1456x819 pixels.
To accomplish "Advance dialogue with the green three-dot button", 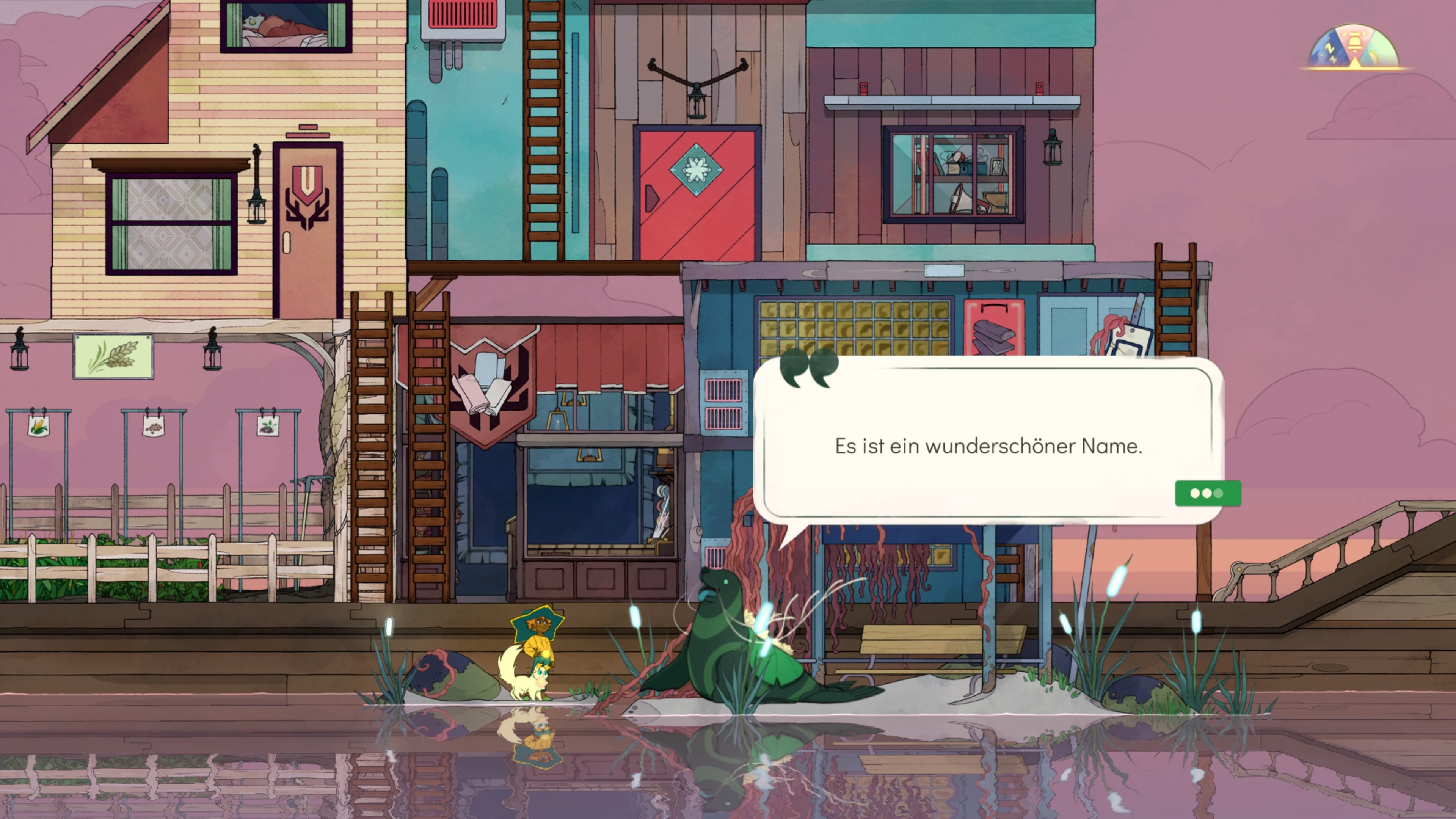I will coord(1207,493).
